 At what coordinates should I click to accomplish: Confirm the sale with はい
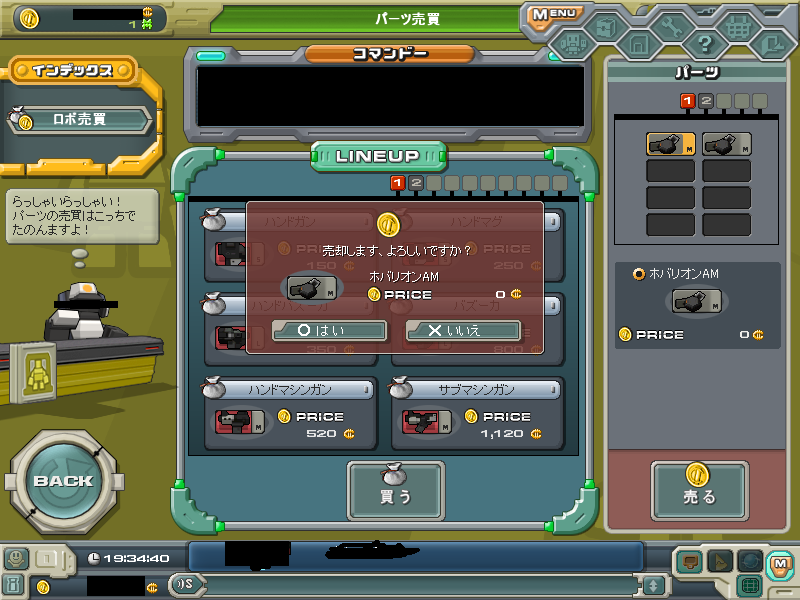pyautogui.click(x=330, y=331)
